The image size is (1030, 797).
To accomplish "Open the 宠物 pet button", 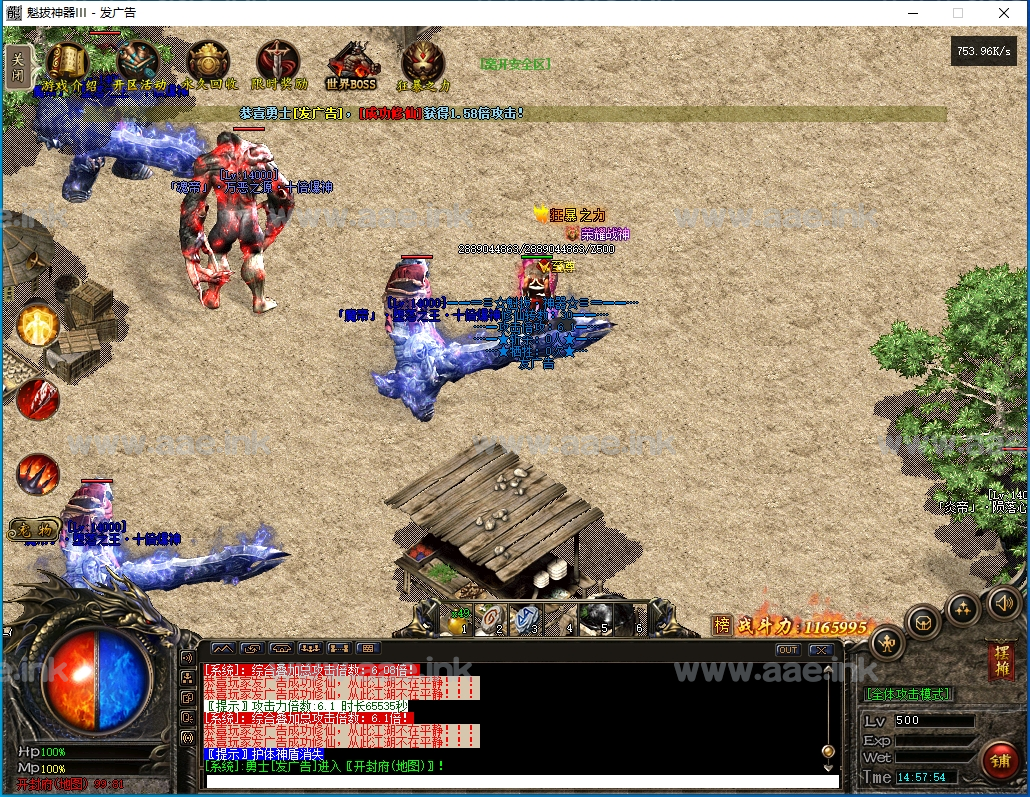I will pos(35,530).
